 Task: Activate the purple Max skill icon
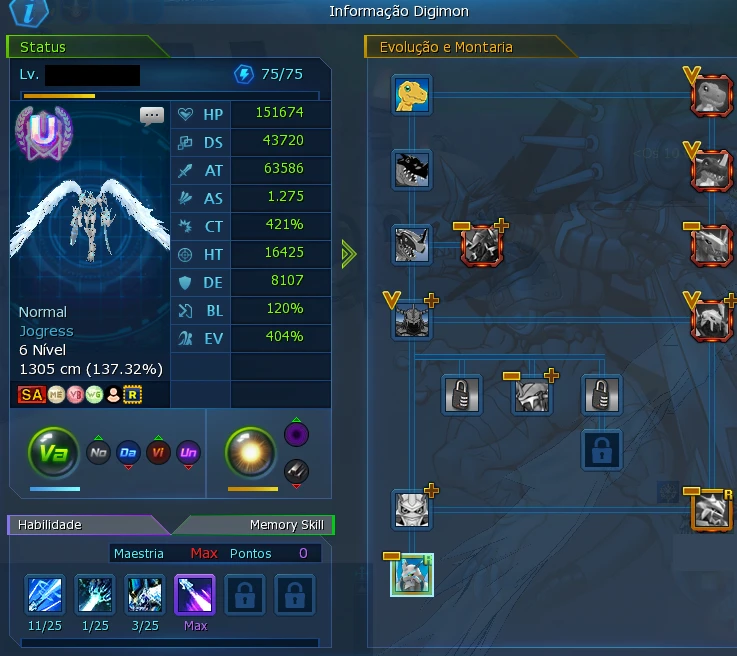[x=194, y=595]
